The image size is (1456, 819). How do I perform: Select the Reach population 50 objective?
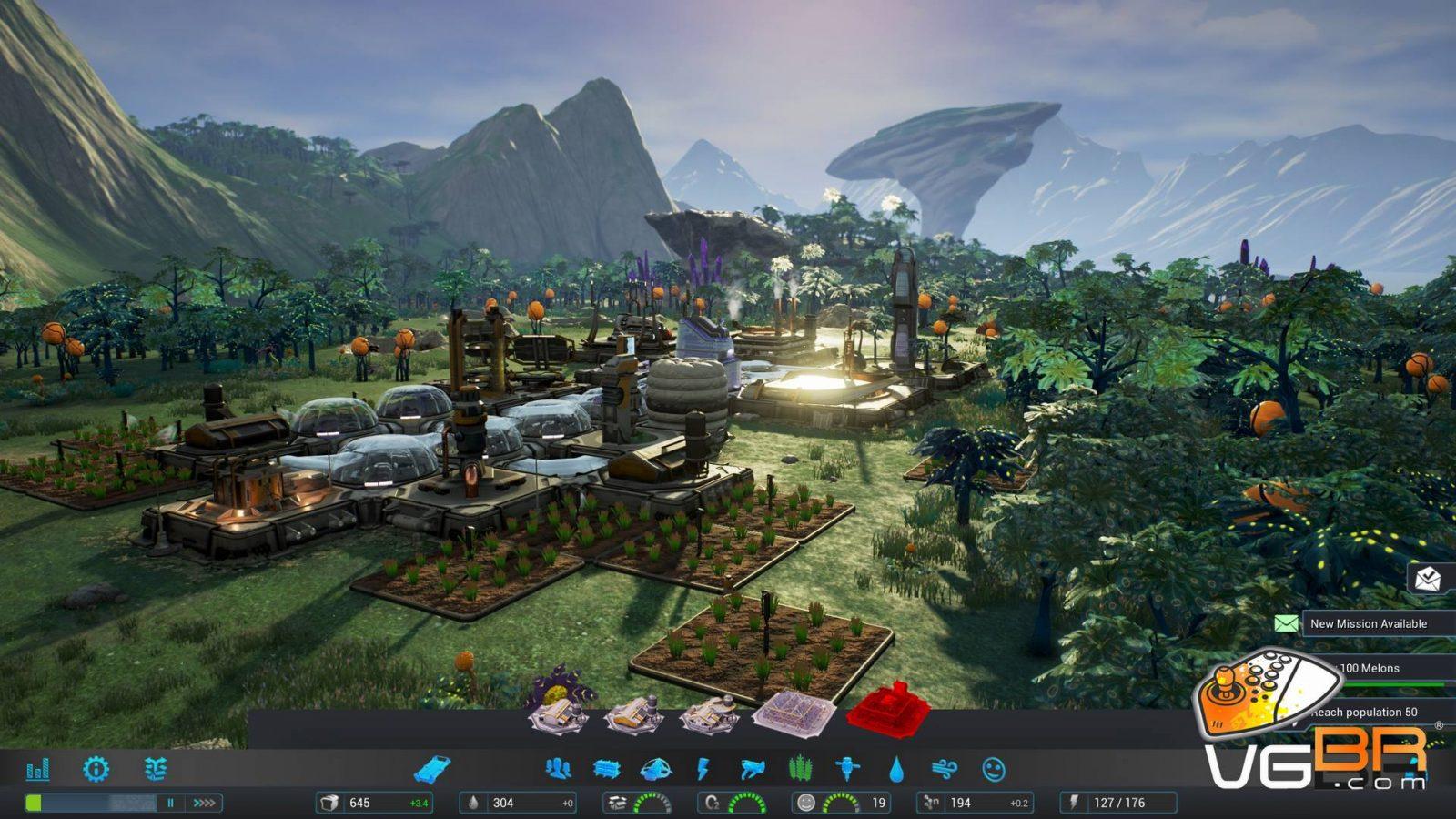[1365, 712]
